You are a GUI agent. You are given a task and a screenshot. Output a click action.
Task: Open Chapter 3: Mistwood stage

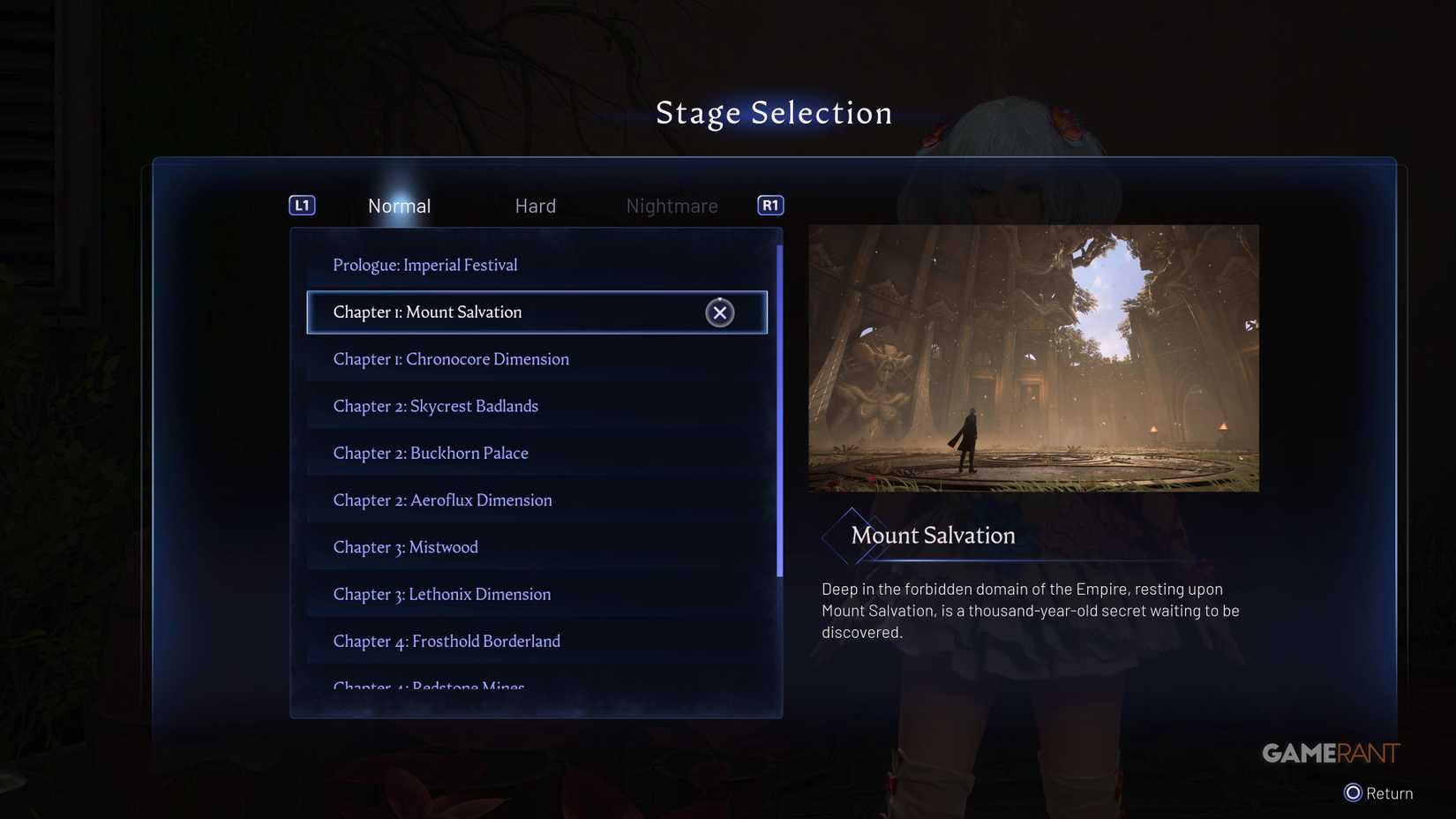(x=405, y=546)
